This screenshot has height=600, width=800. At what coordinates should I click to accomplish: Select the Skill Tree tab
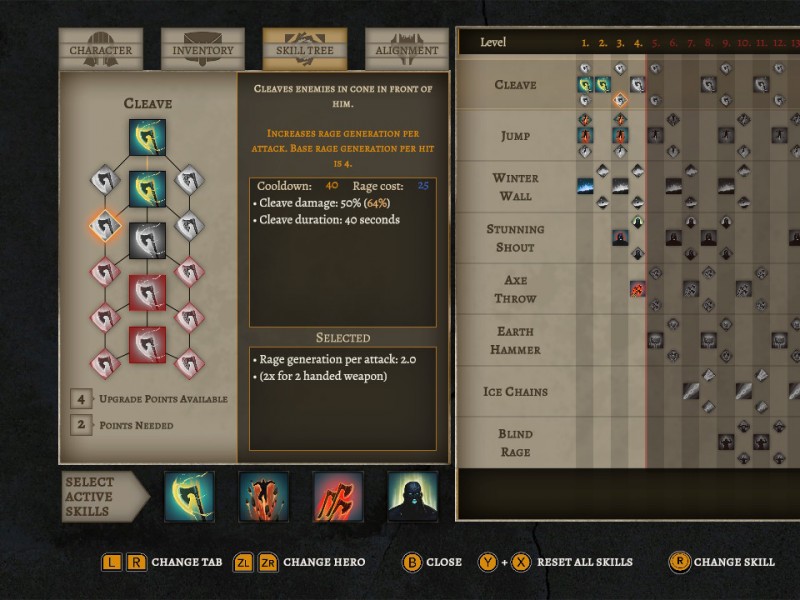click(305, 50)
